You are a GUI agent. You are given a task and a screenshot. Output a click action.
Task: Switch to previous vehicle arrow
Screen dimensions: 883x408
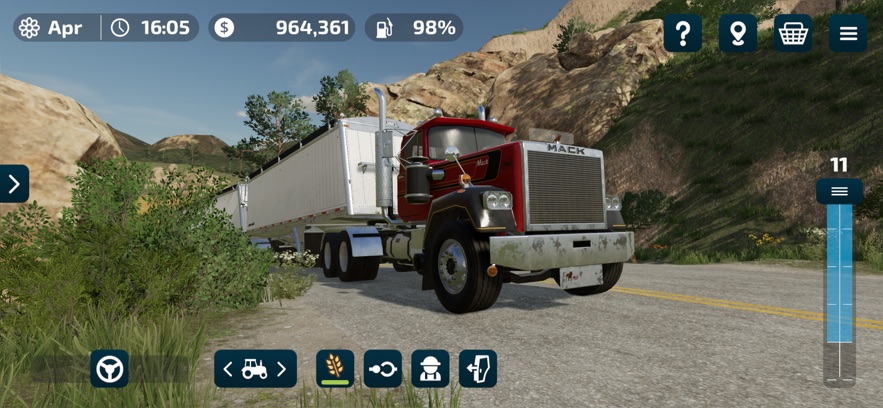click(x=228, y=369)
